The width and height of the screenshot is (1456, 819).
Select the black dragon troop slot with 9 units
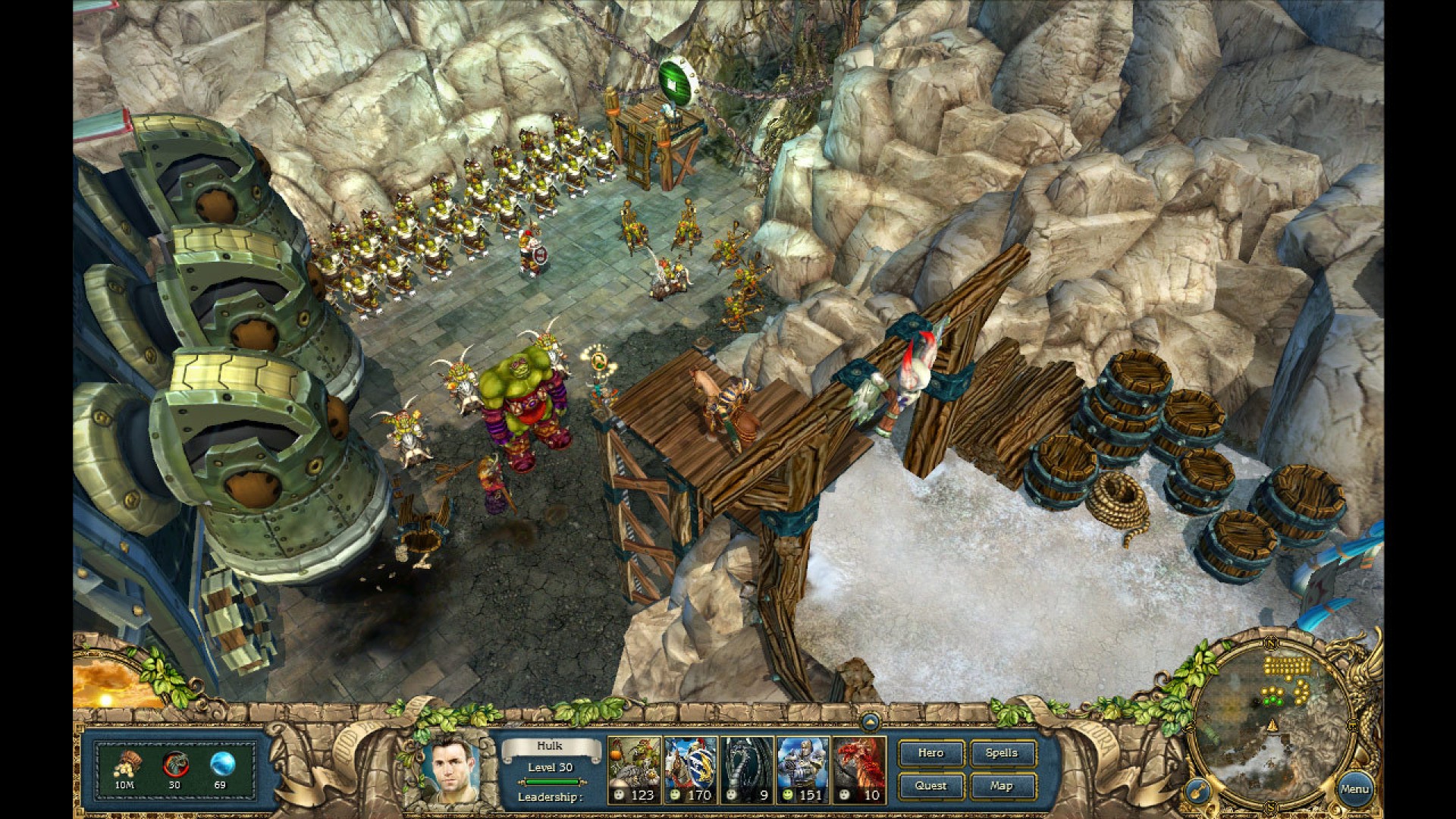pos(747,770)
